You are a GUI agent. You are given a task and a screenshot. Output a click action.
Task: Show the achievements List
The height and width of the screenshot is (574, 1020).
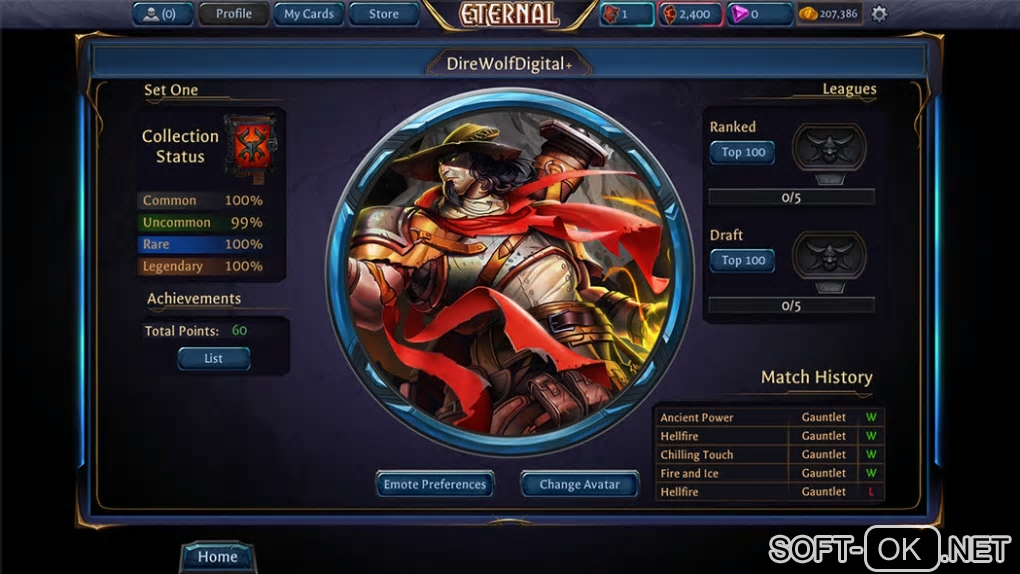click(213, 358)
